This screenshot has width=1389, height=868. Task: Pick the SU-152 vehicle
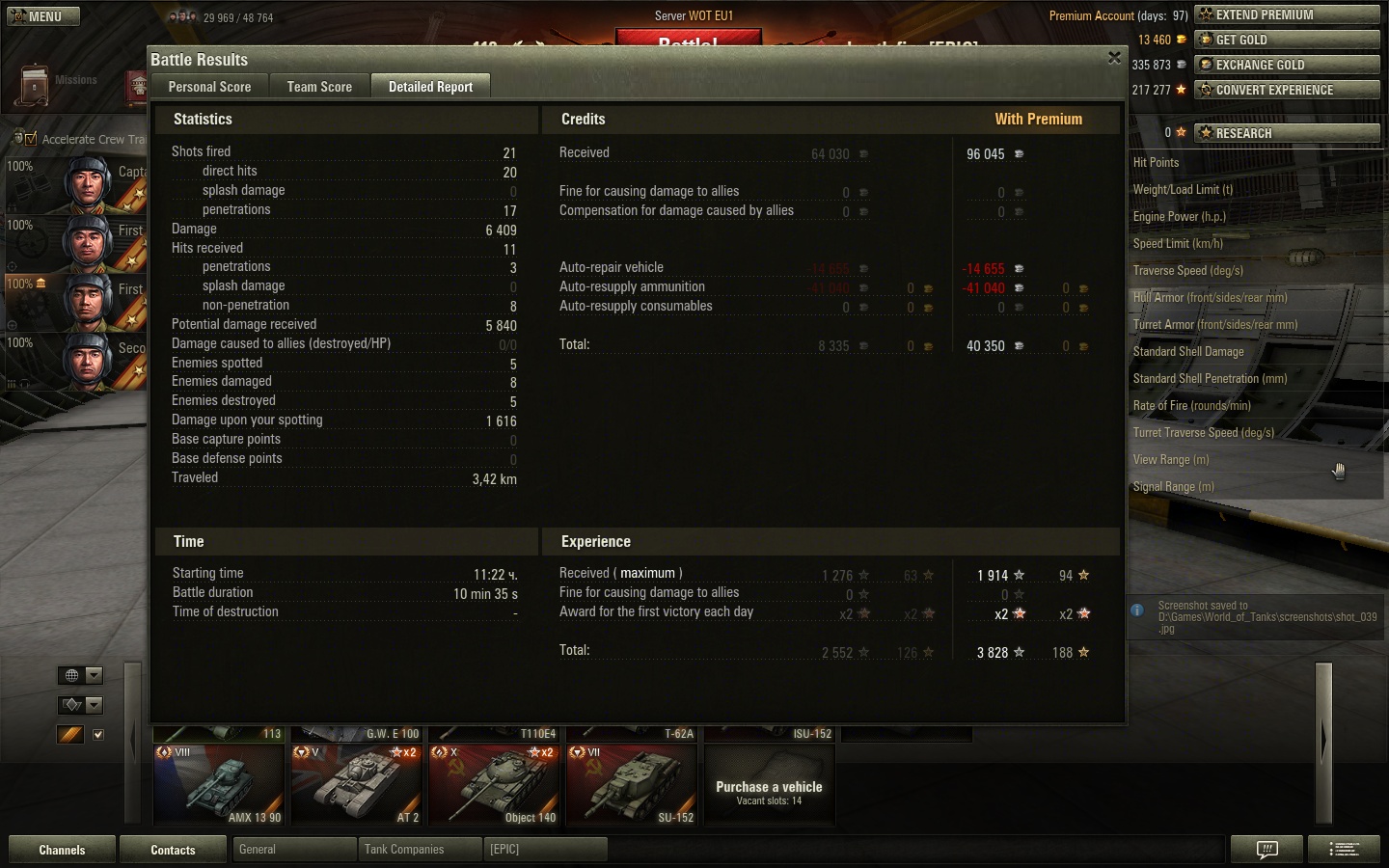(632, 784)
